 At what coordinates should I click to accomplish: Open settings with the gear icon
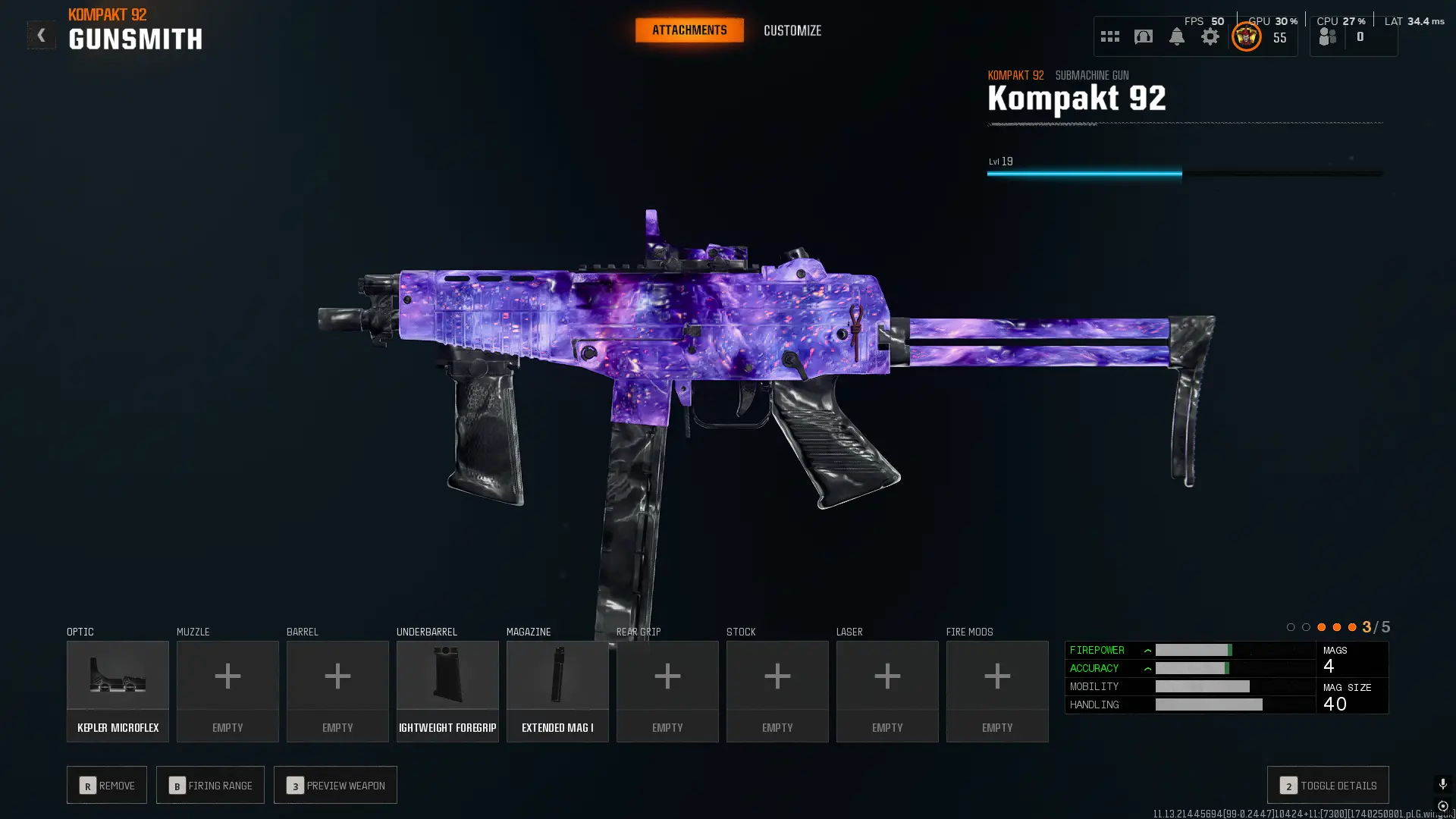(1210, 36)
